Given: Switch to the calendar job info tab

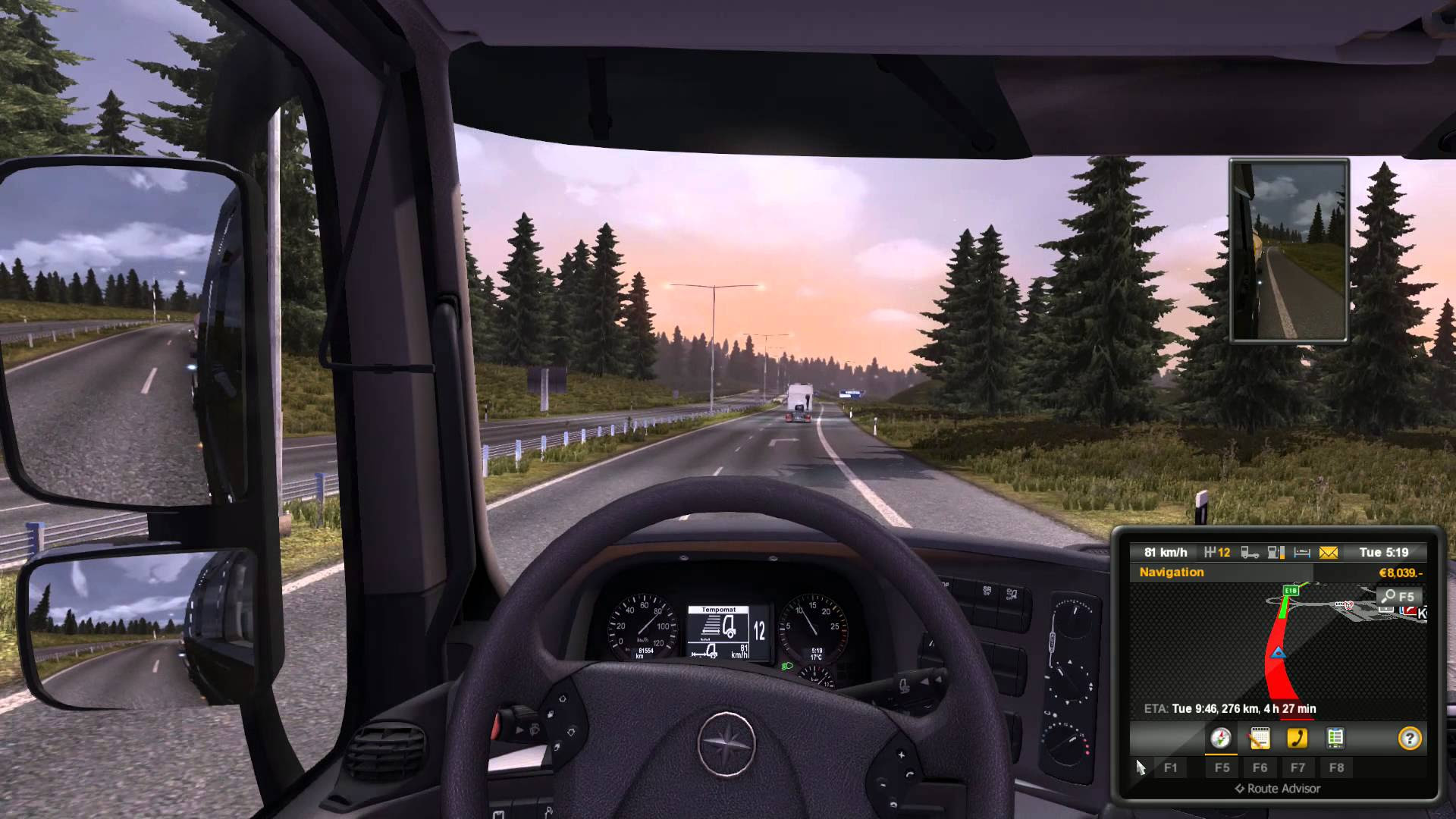Looking at the screenshot, I should [1259, 738].
